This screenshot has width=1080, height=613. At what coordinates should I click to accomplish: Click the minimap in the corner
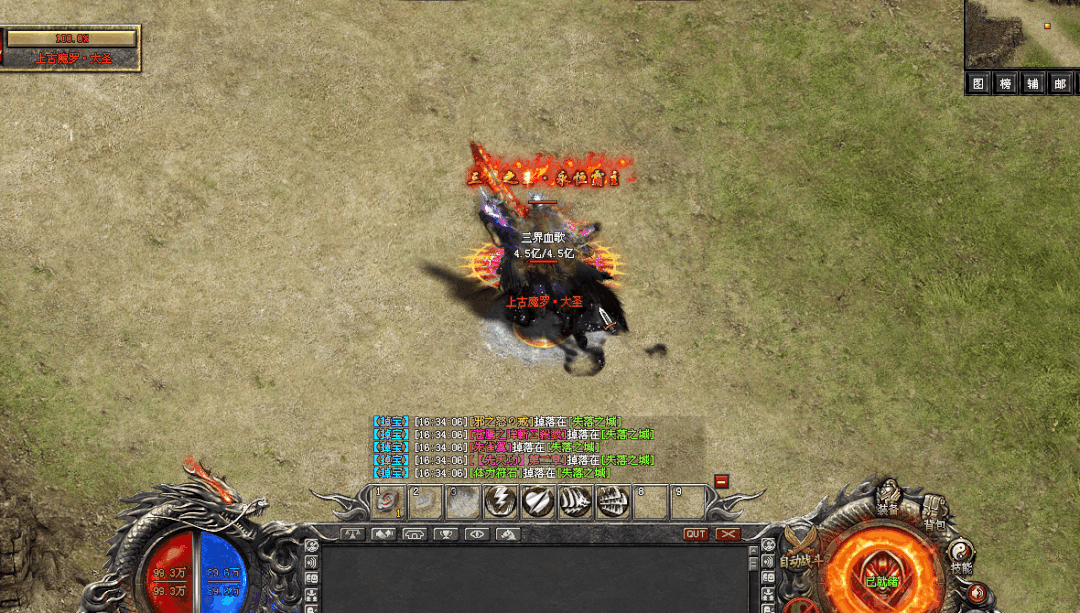[1022, 34]
